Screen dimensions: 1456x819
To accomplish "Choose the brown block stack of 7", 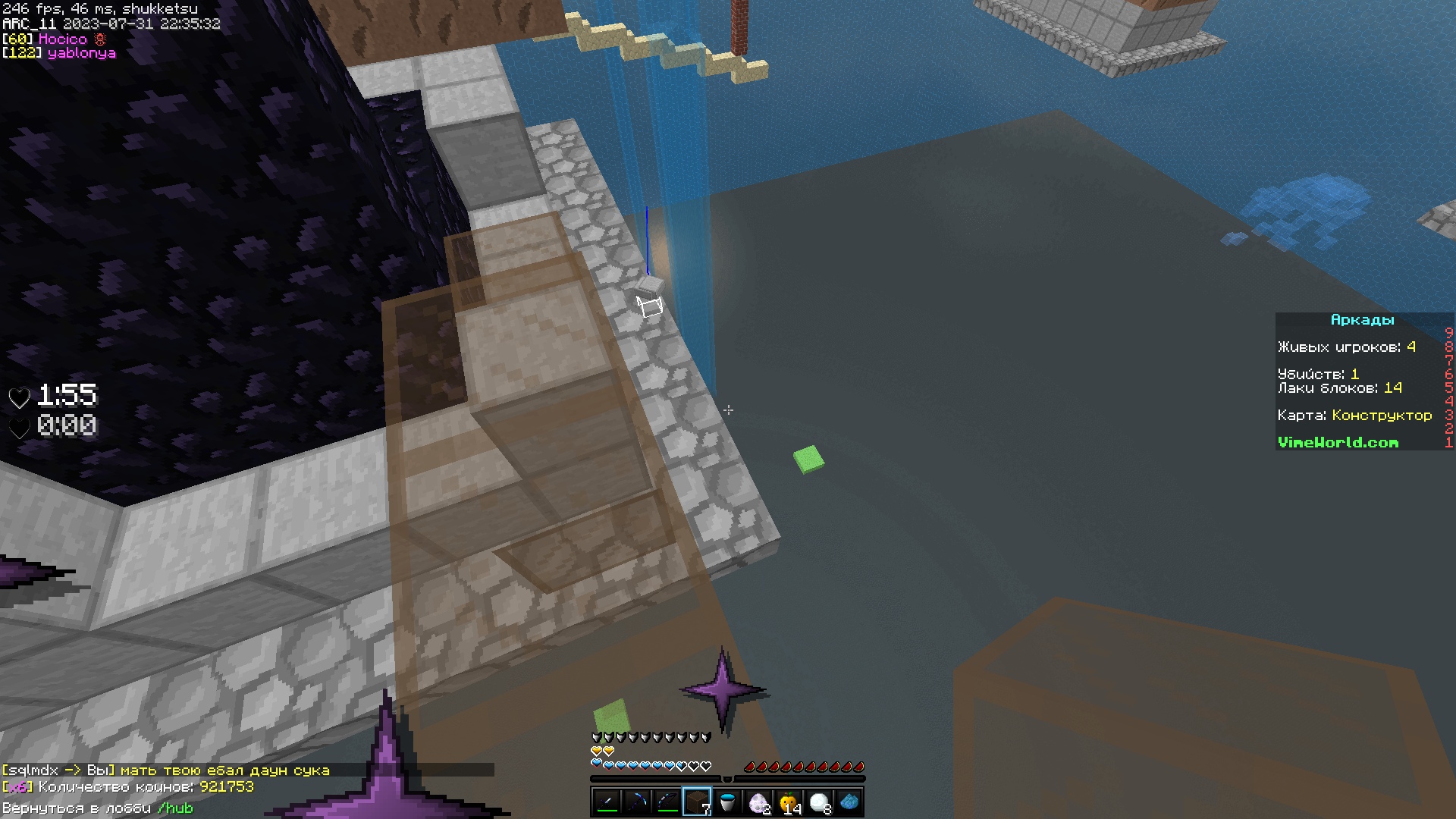I will pos(698,802).
